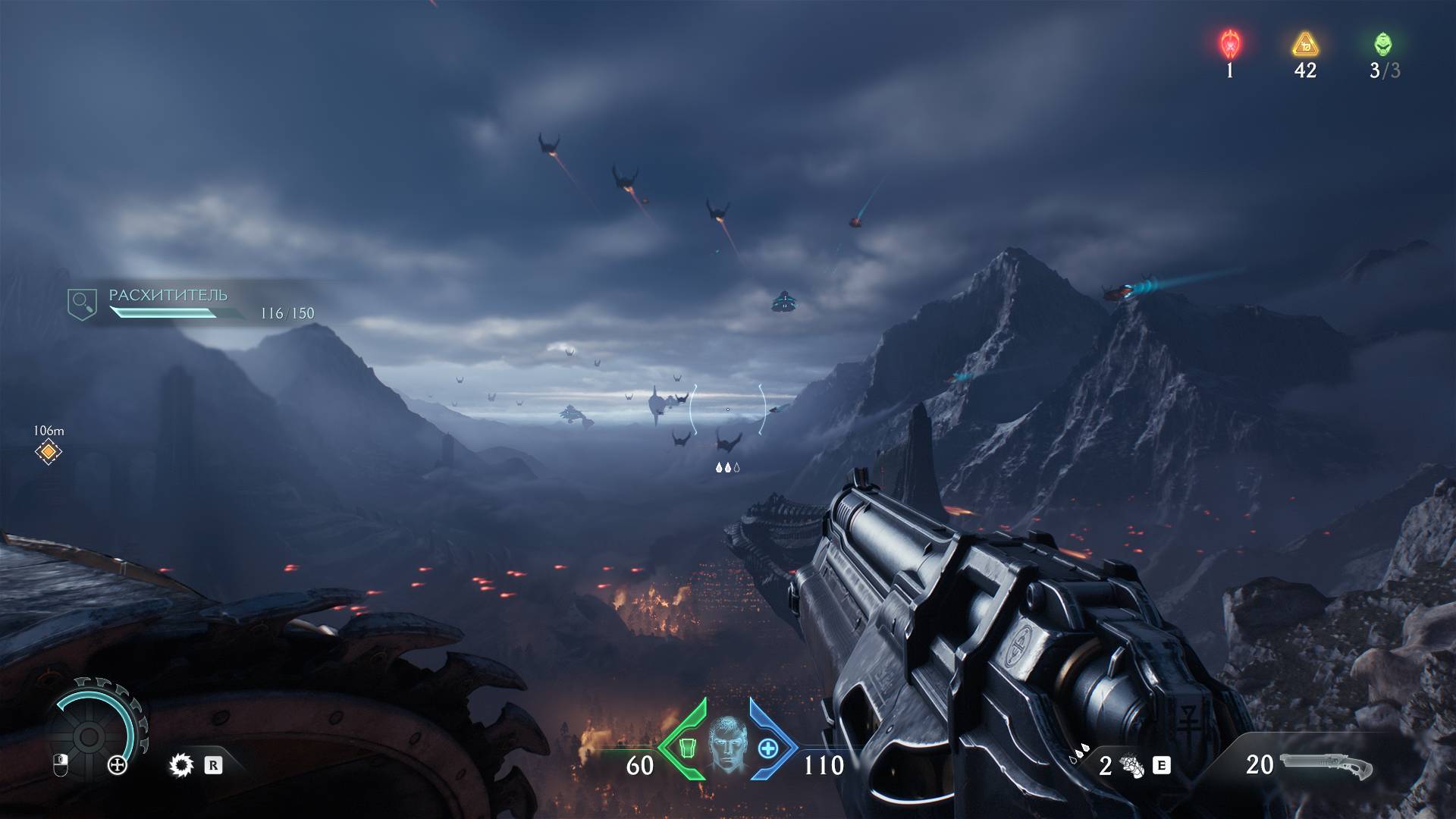This screenshot has width=1456, height=819.
Task: Click the Slayer face portrait
Action: 727,745
